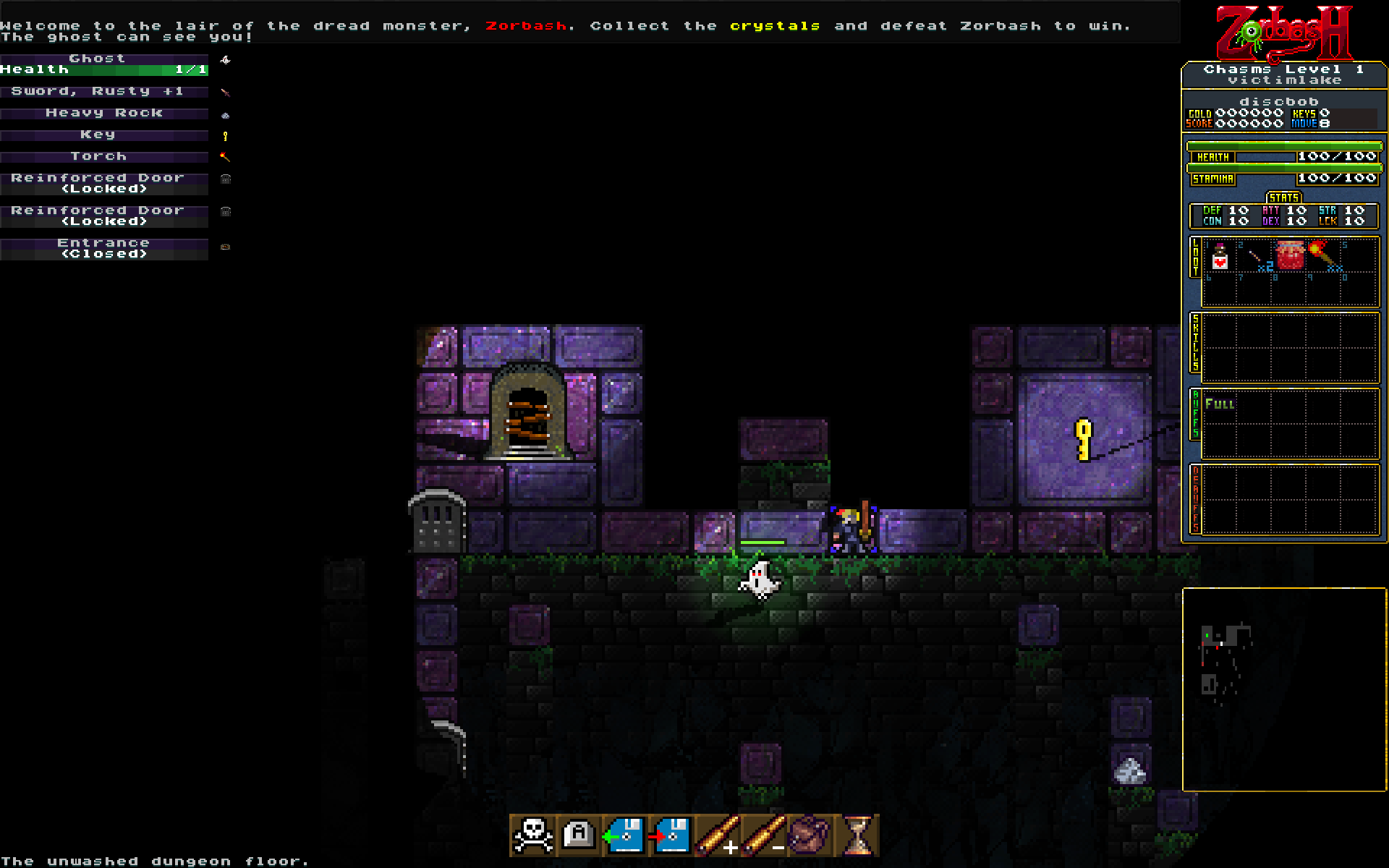Zoom in with the spyglass plus icon
The height and width of the screenshot is (868, 1389).
coord(718,835)
